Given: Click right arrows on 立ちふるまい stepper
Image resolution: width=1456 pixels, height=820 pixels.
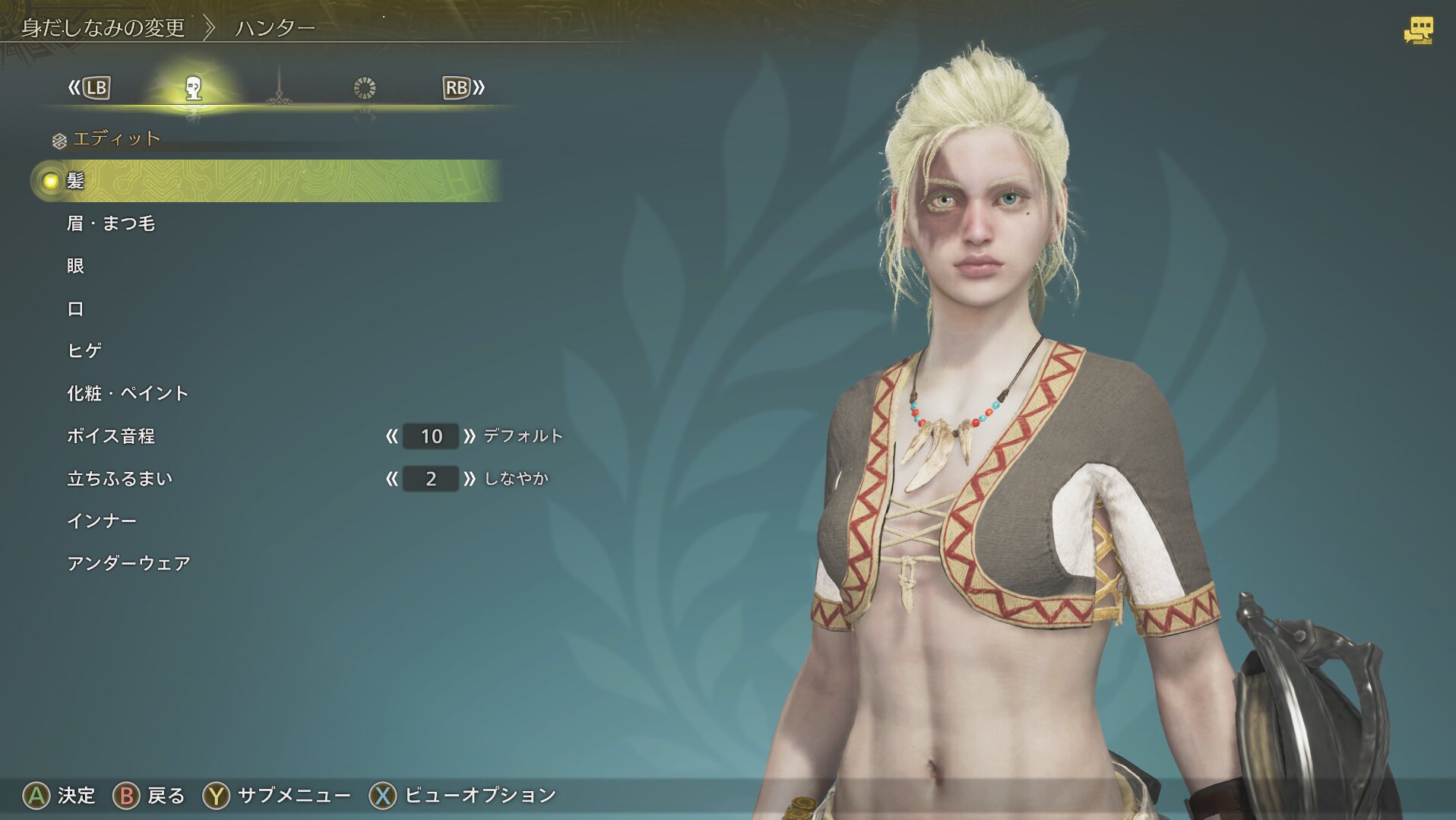Looking at the screenshot, I should [x=469, y=479].
